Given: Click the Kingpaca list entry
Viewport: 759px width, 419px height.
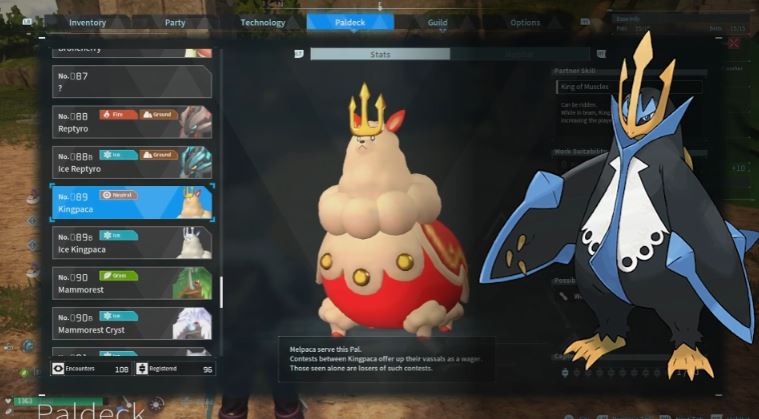Looking at the screenshot, I should point(131,201).
